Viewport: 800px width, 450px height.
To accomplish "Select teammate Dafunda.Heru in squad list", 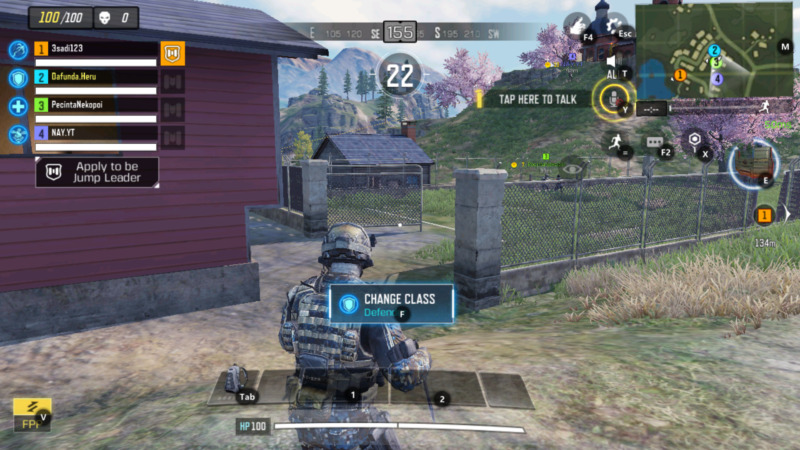I will 95,76.
